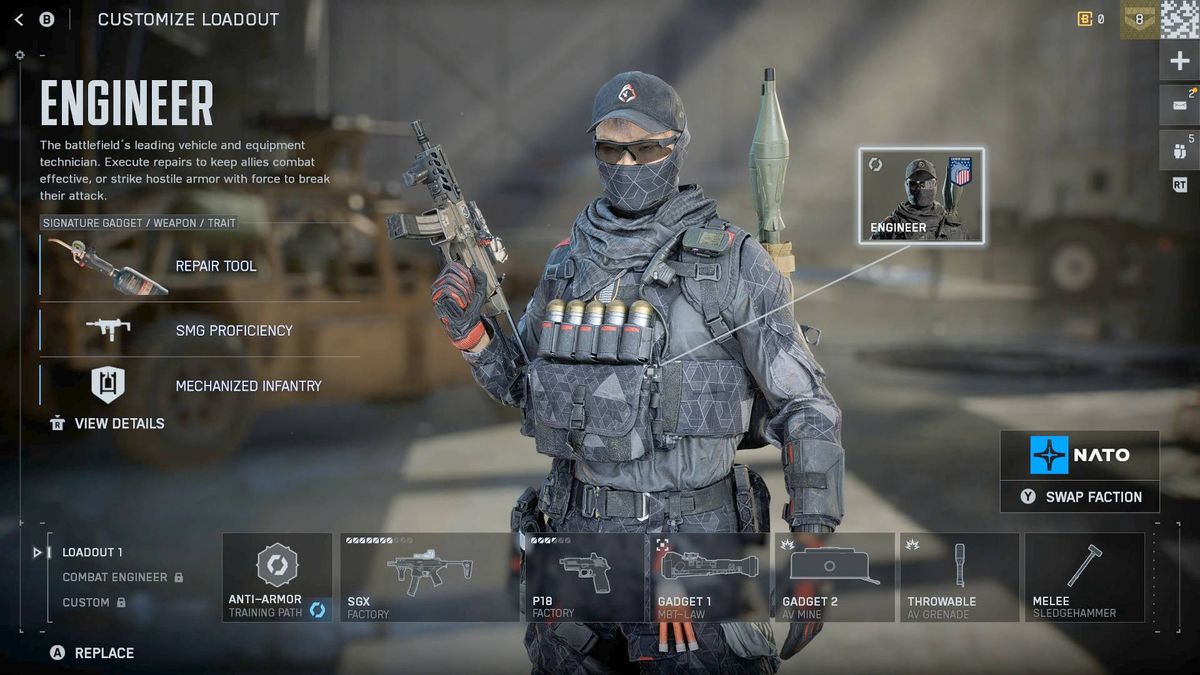The width and height of the screenshot is (1200, 675).
Task: Open the Anti-Armor training path slot
Action: point(277,577)
